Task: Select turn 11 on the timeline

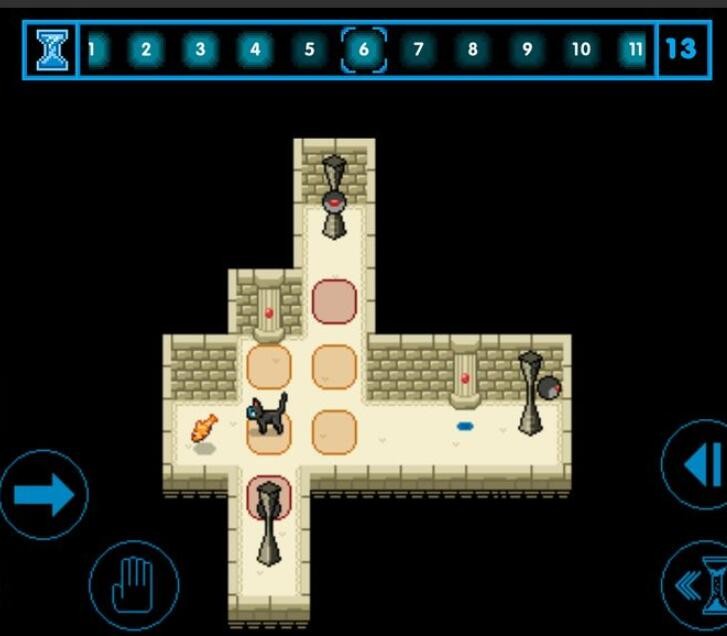Action: [634, 49]
